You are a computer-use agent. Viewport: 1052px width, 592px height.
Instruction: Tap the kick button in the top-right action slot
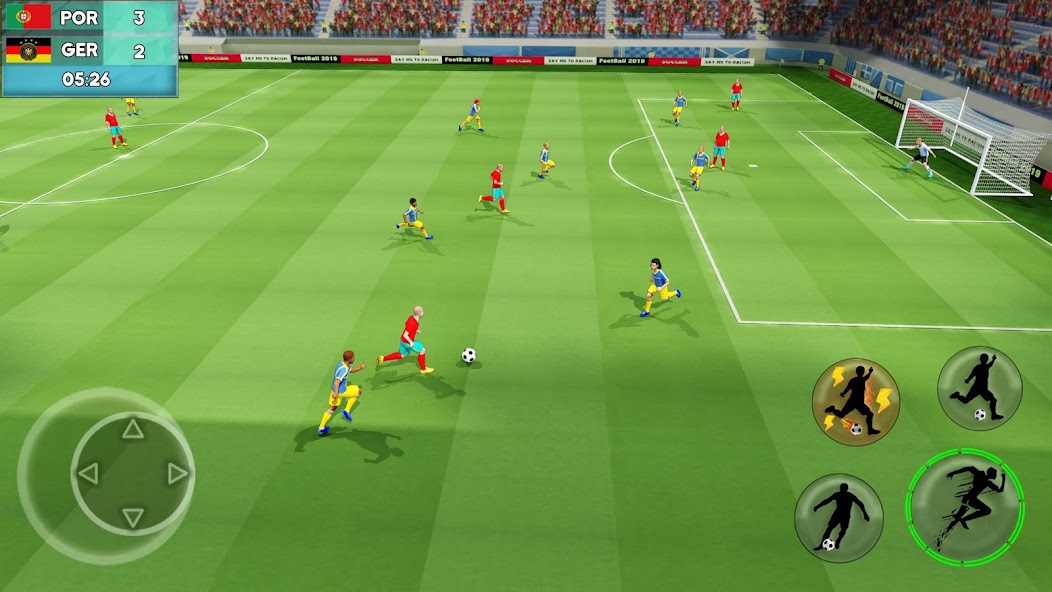coord(979,388)
